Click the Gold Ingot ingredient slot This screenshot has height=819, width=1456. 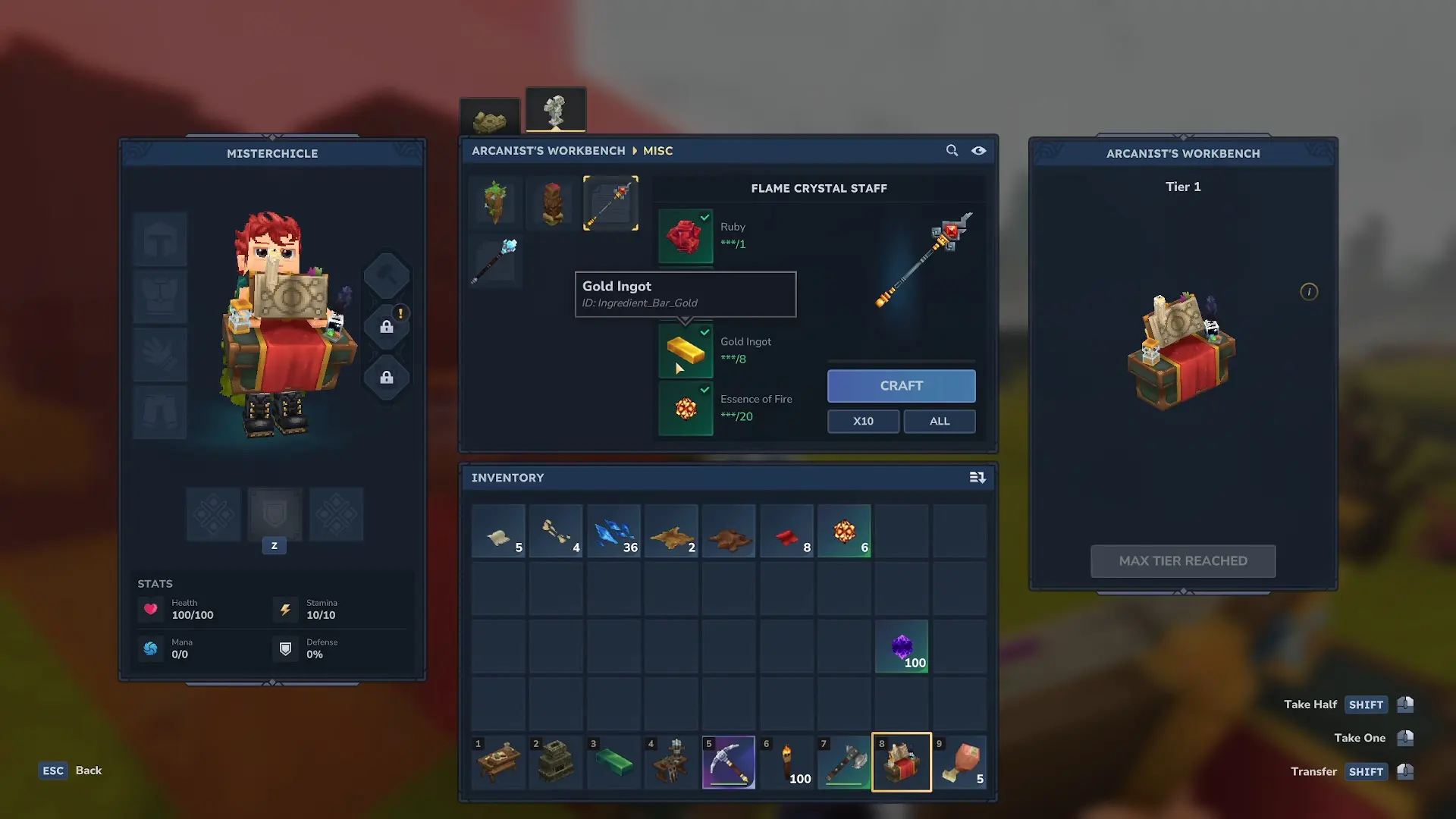tap(686, 350)
